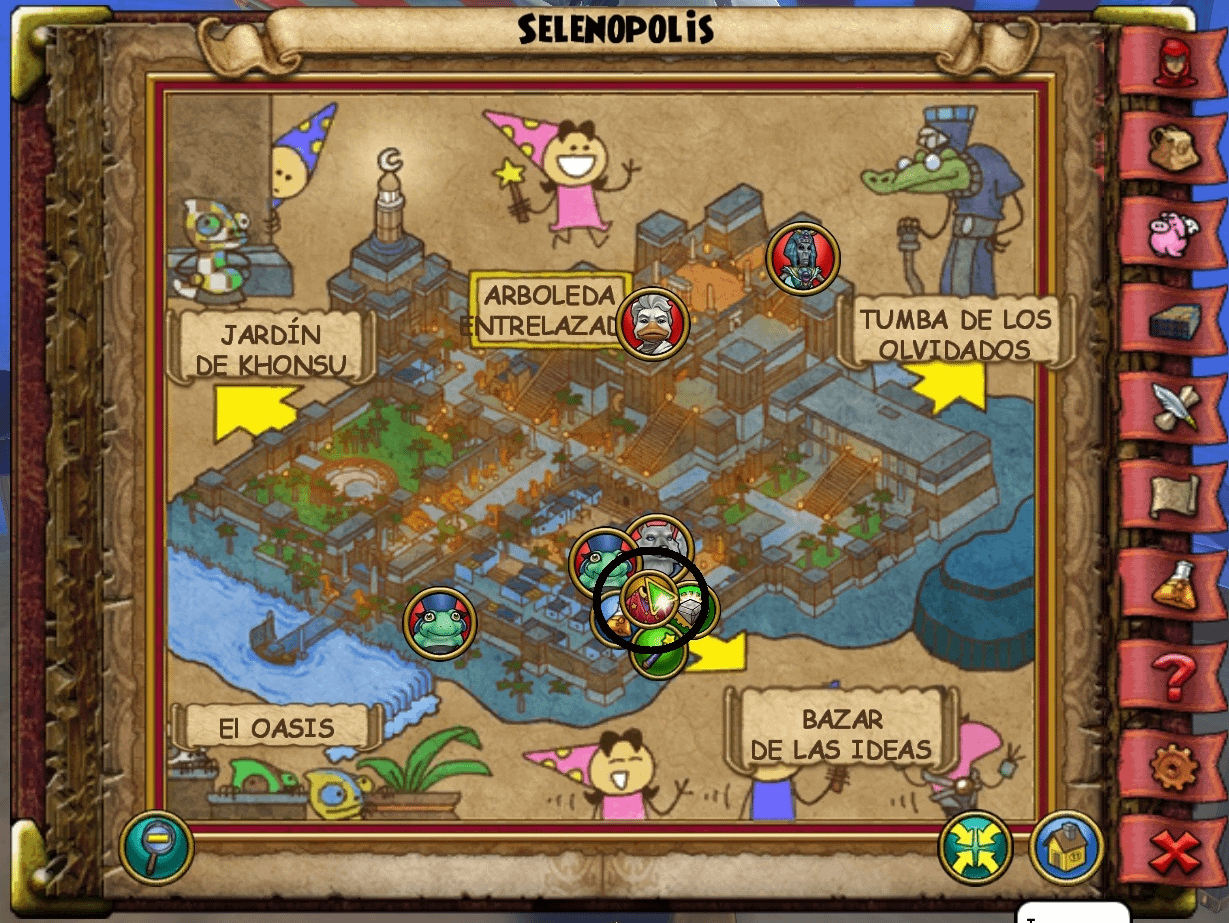Select the Jardín de Khonsu label
Screen dimensions: 1229x923
[271, 348]
